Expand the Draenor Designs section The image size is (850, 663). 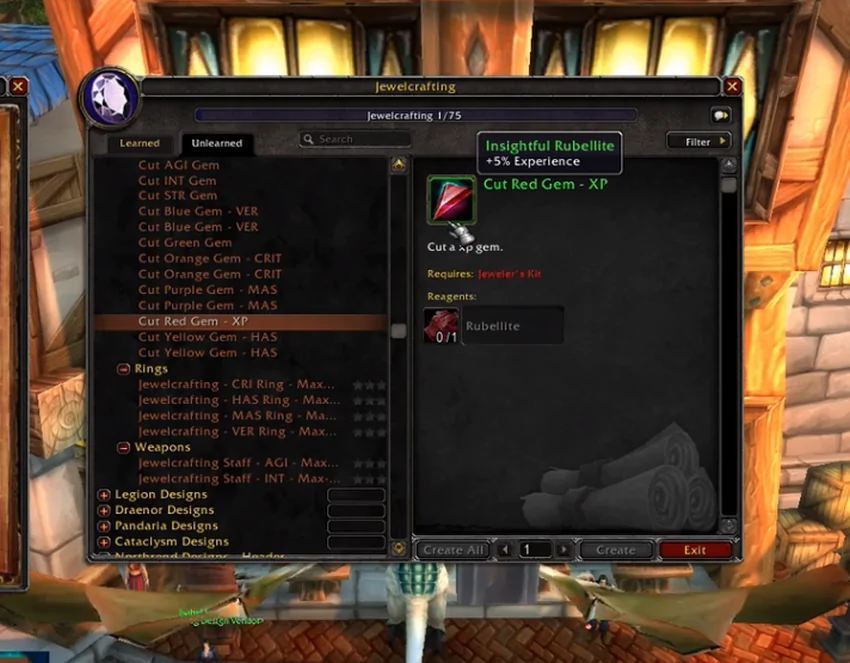pyautogui.click(x=104, y=510)
